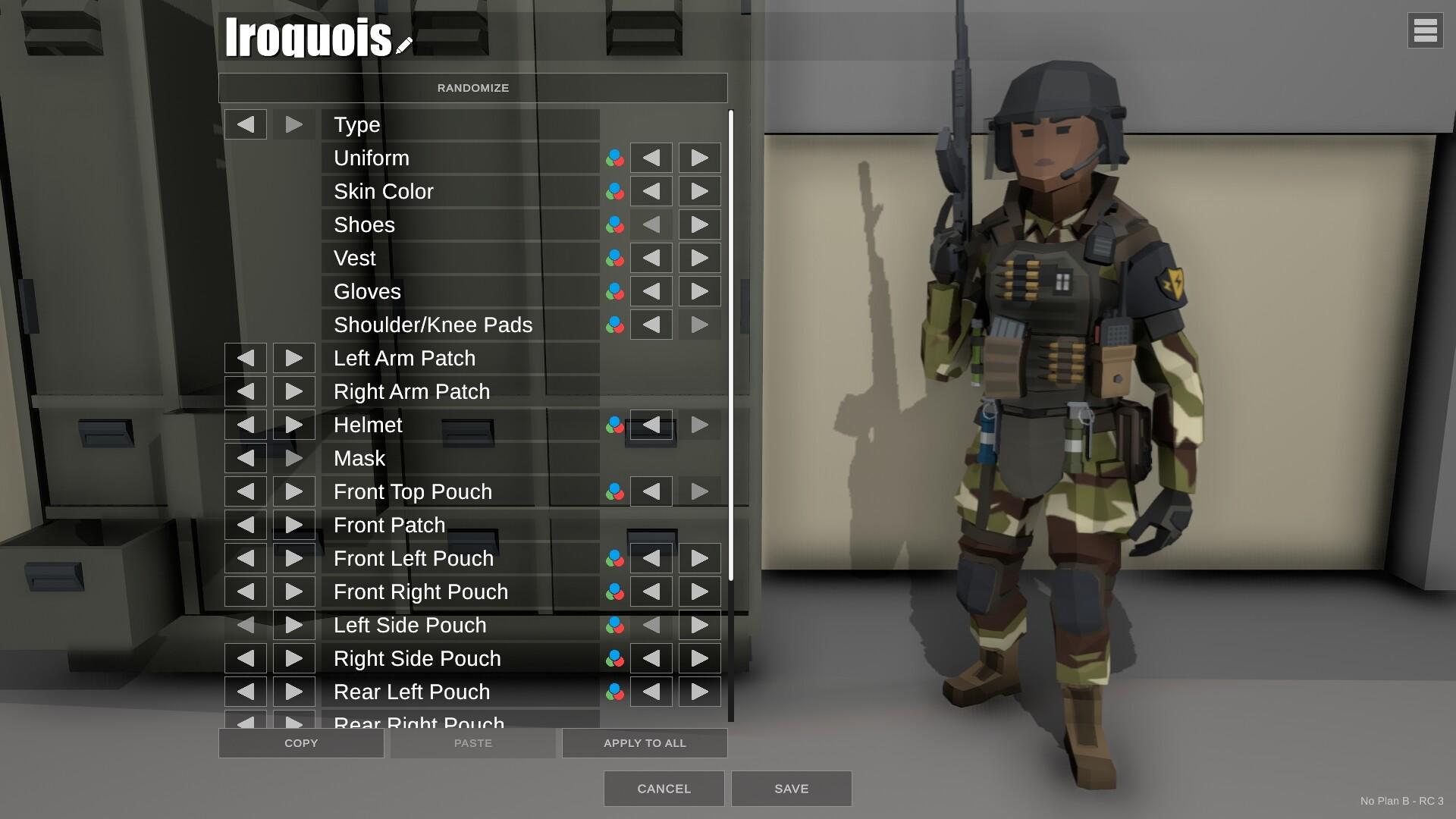This screenshot has width=1456, height=819.
Task: Open the Shoes color picker
Action: 615,224
